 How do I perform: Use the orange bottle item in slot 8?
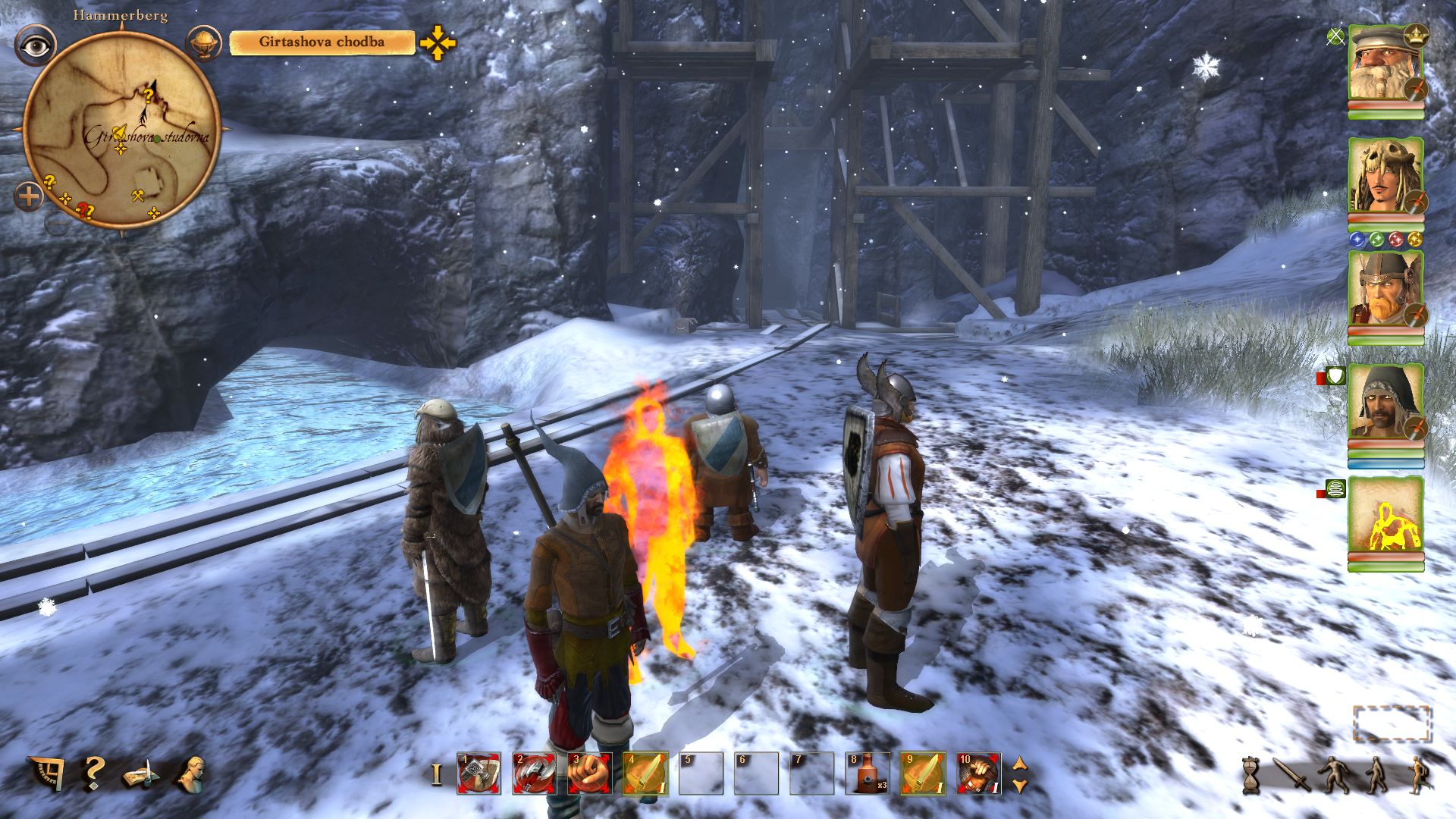click(867, 773)
